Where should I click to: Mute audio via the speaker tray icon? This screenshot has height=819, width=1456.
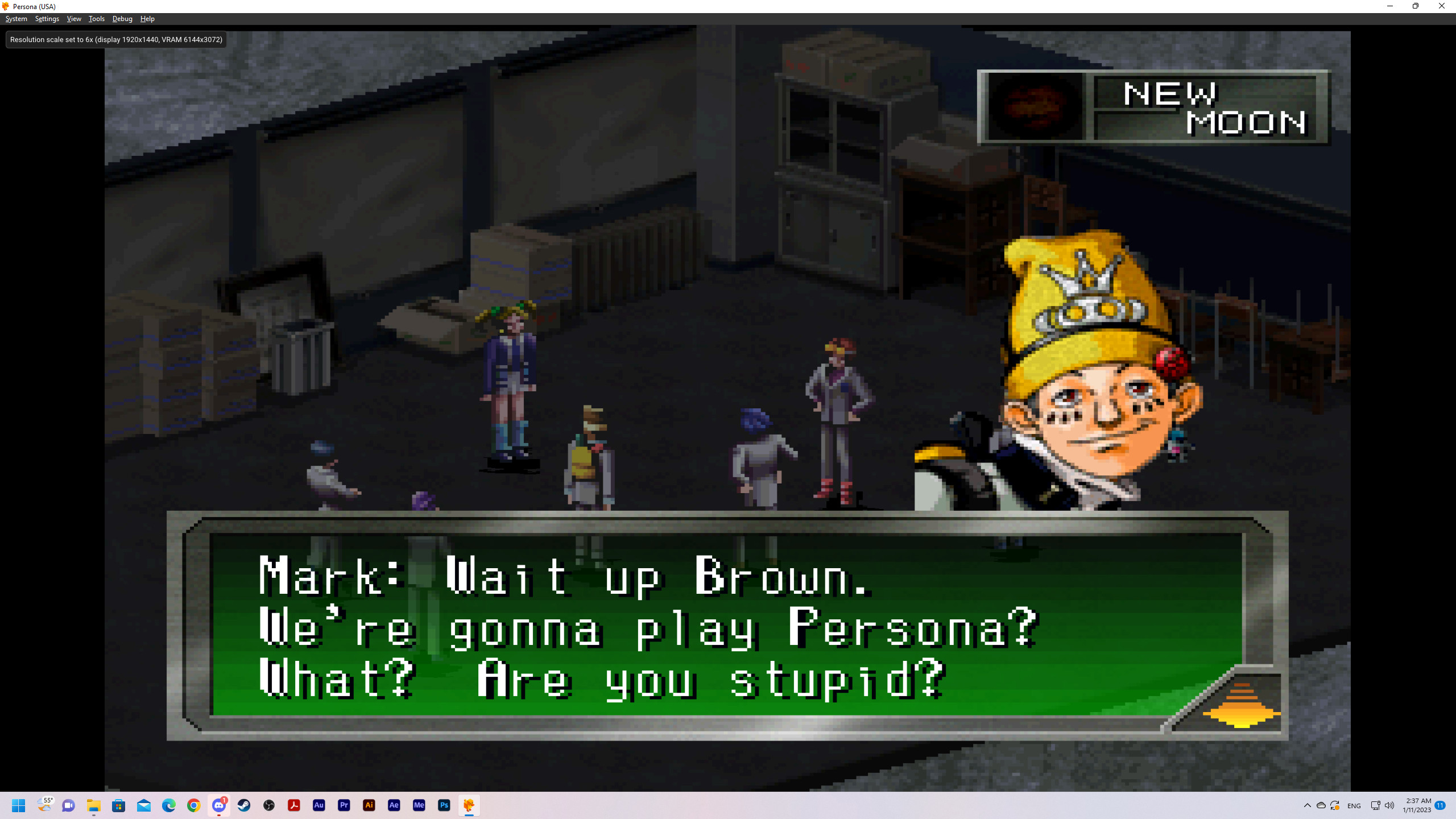1389,805
